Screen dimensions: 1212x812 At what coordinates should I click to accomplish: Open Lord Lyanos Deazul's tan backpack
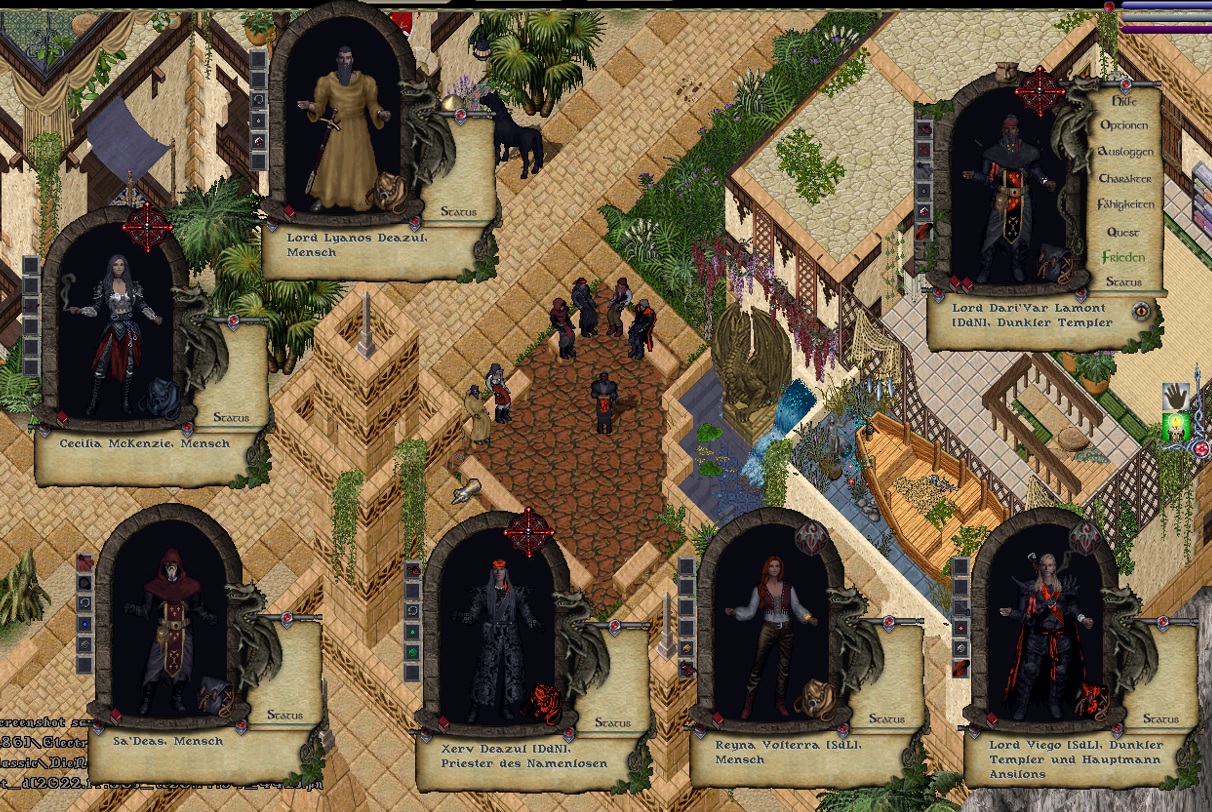click(387, 192)
